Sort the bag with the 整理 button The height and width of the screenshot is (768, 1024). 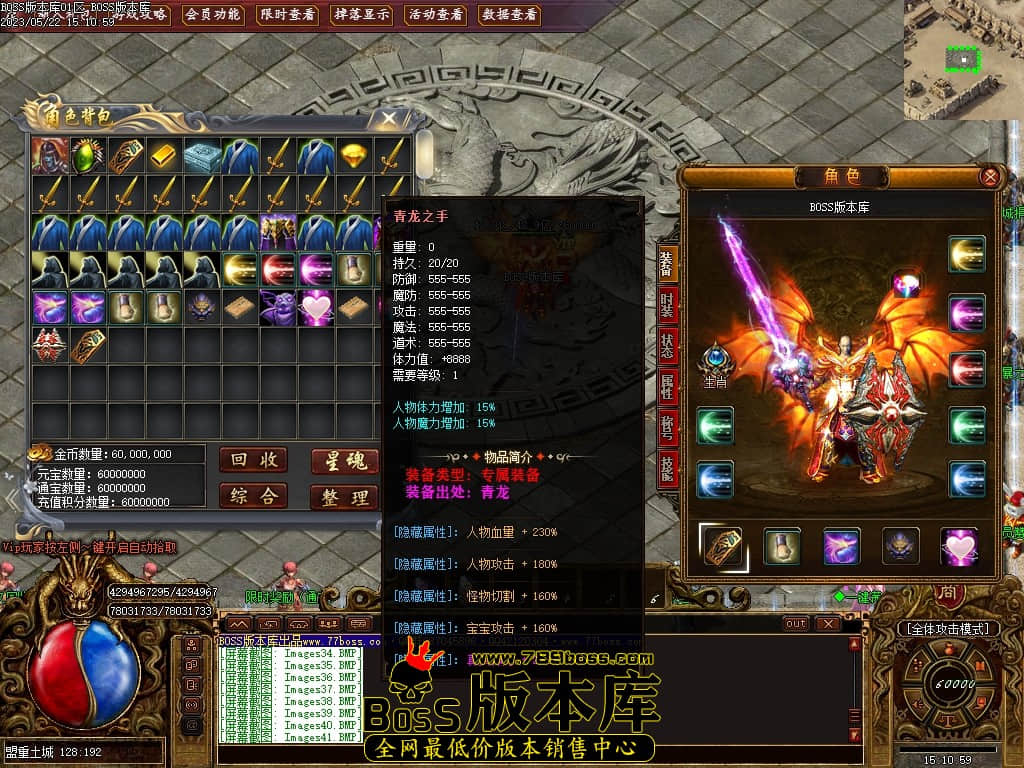pyautogui.click(x=344, y=497)
